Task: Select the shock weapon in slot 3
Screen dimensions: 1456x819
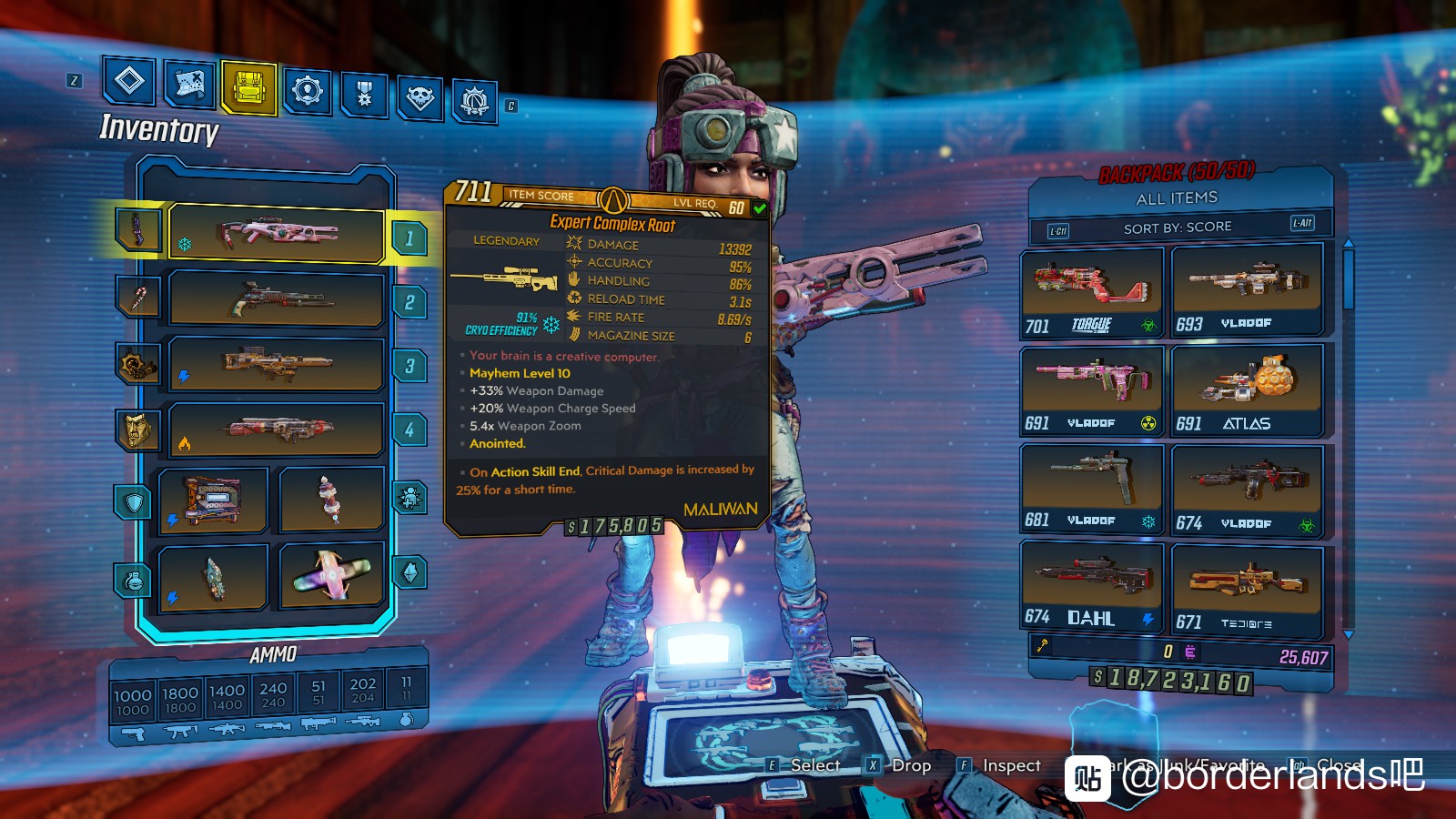Action: click(277, 364)
